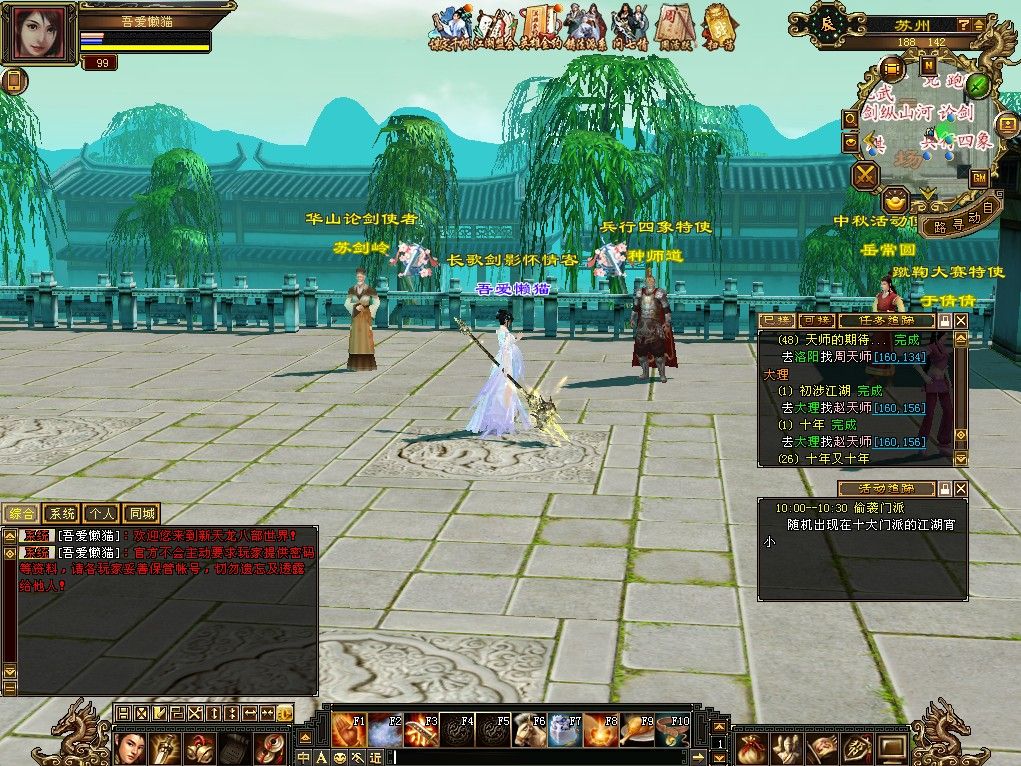1021x766 pixels.
Task: Open the 个人 chat tab
Action: point(101,514)
